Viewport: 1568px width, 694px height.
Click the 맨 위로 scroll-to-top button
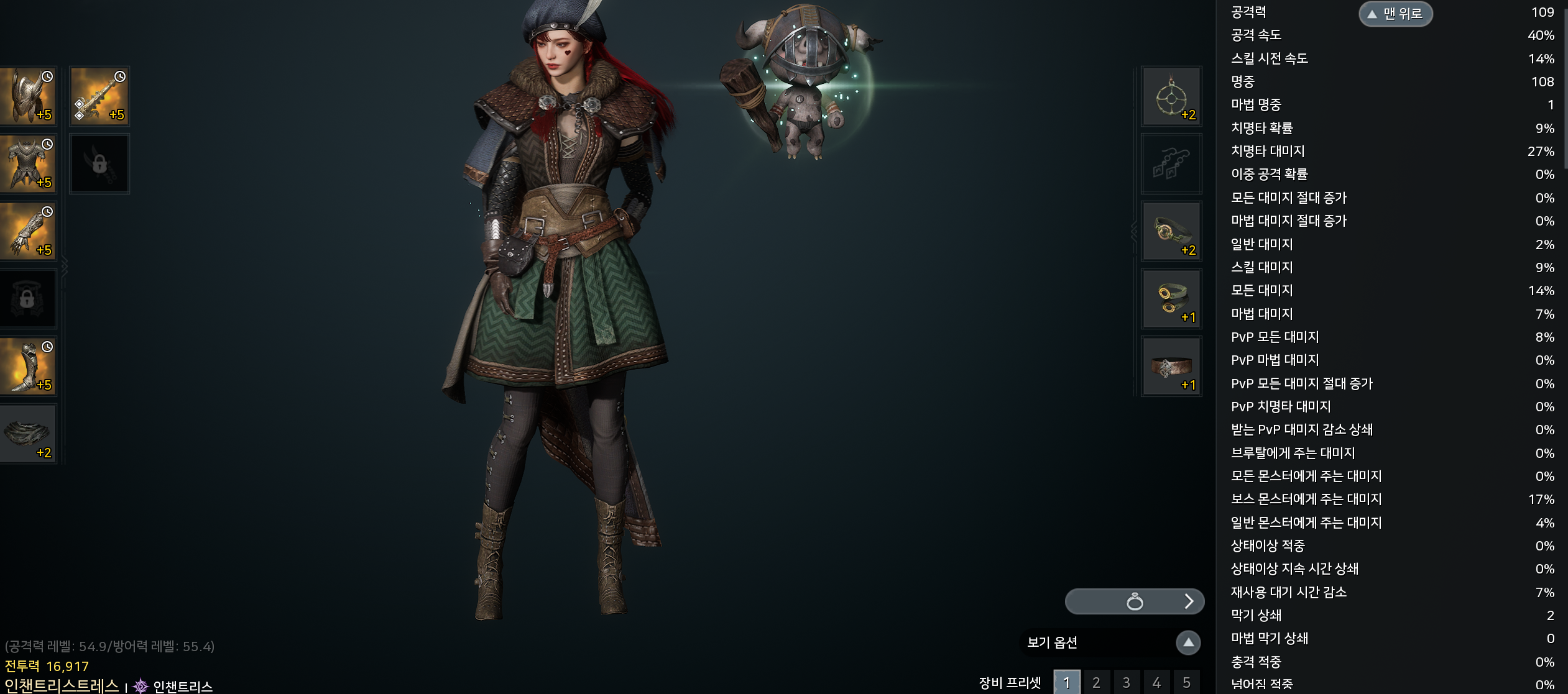(1395, 14)
